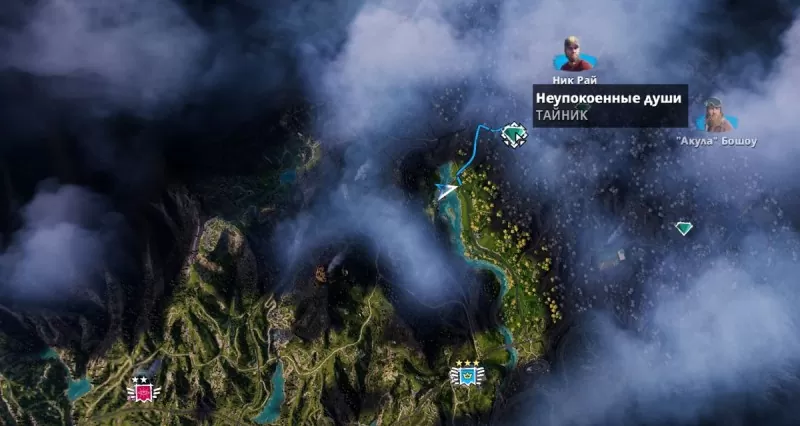Select Nick Rye's portrait marker
Screen dimensions: 800x426
(x=573, y=54)
